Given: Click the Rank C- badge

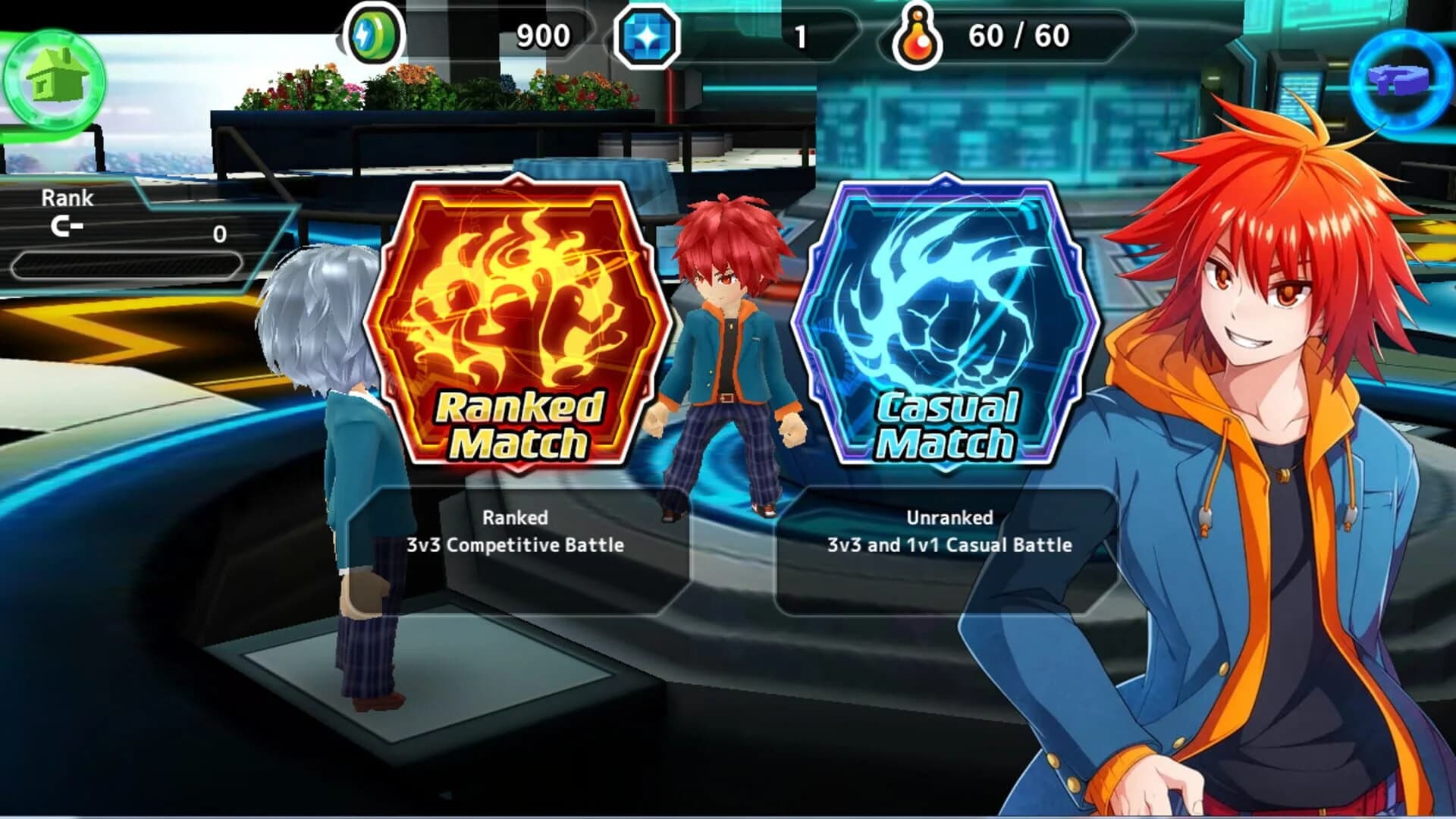Looking at the screenshot, I should pyautogui.click(x=67, y=227).
